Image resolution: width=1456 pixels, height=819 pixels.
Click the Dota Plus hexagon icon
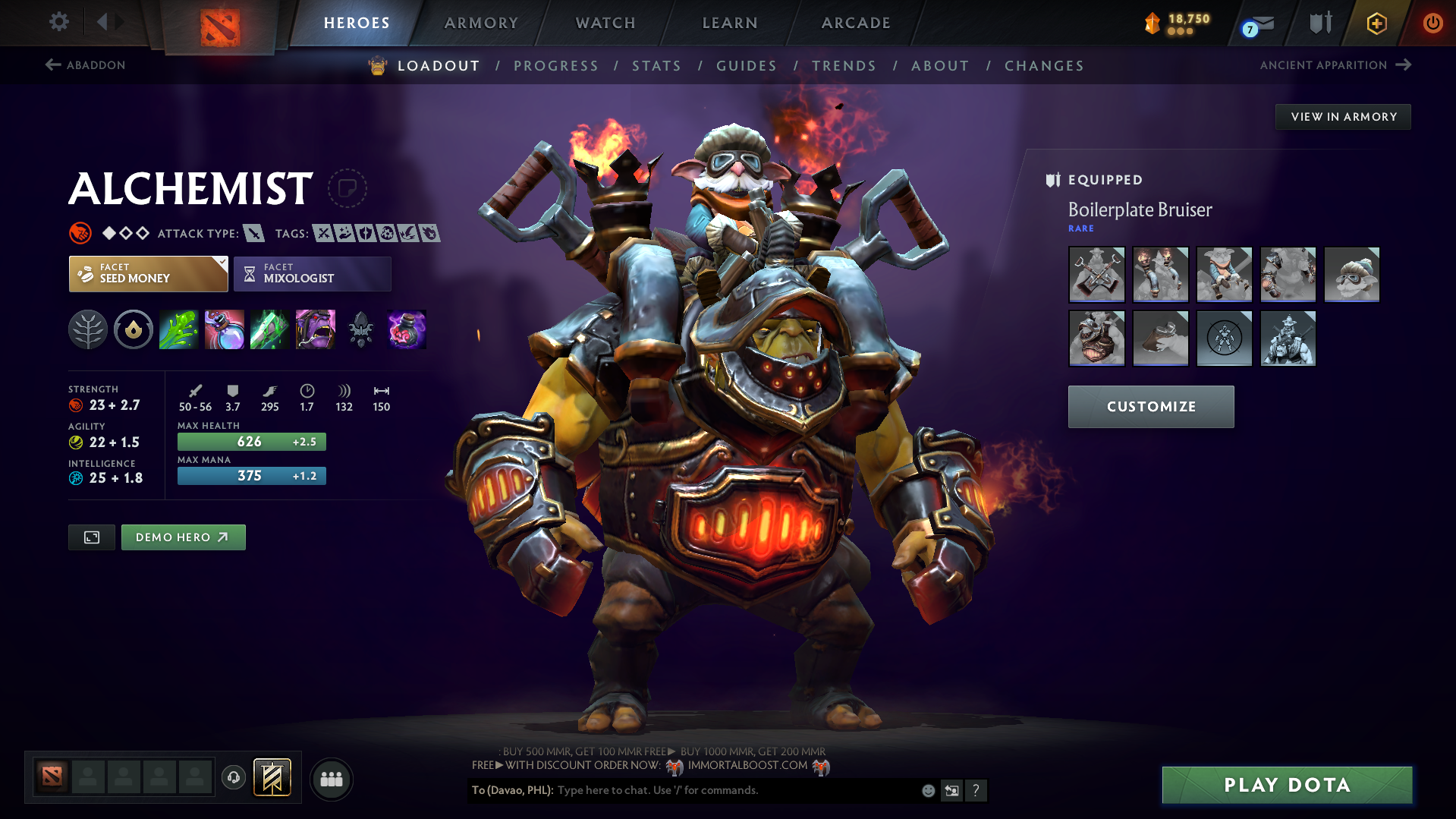click(x=1376, y=23)
